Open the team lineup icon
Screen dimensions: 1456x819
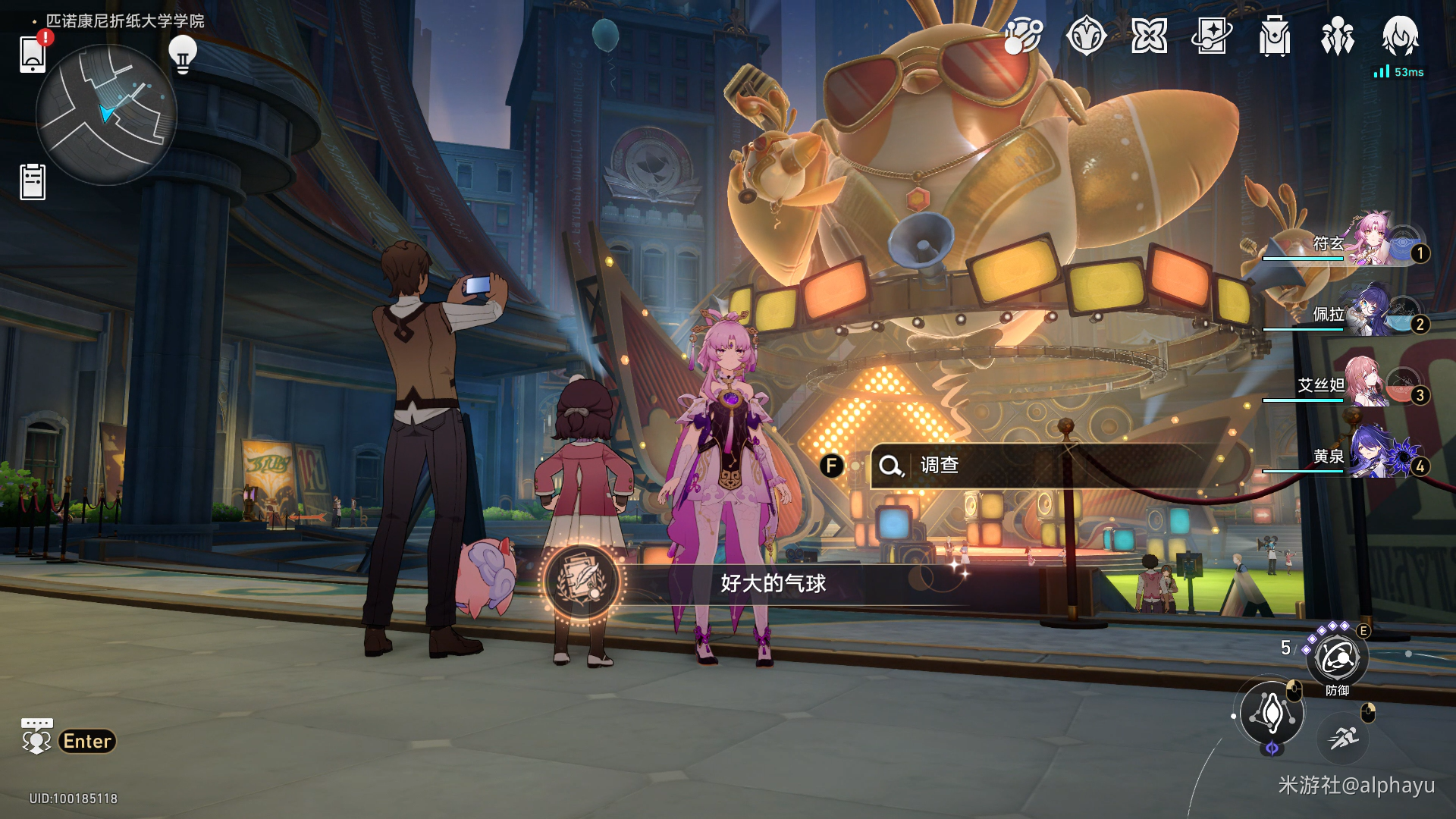click(1337, 36)
